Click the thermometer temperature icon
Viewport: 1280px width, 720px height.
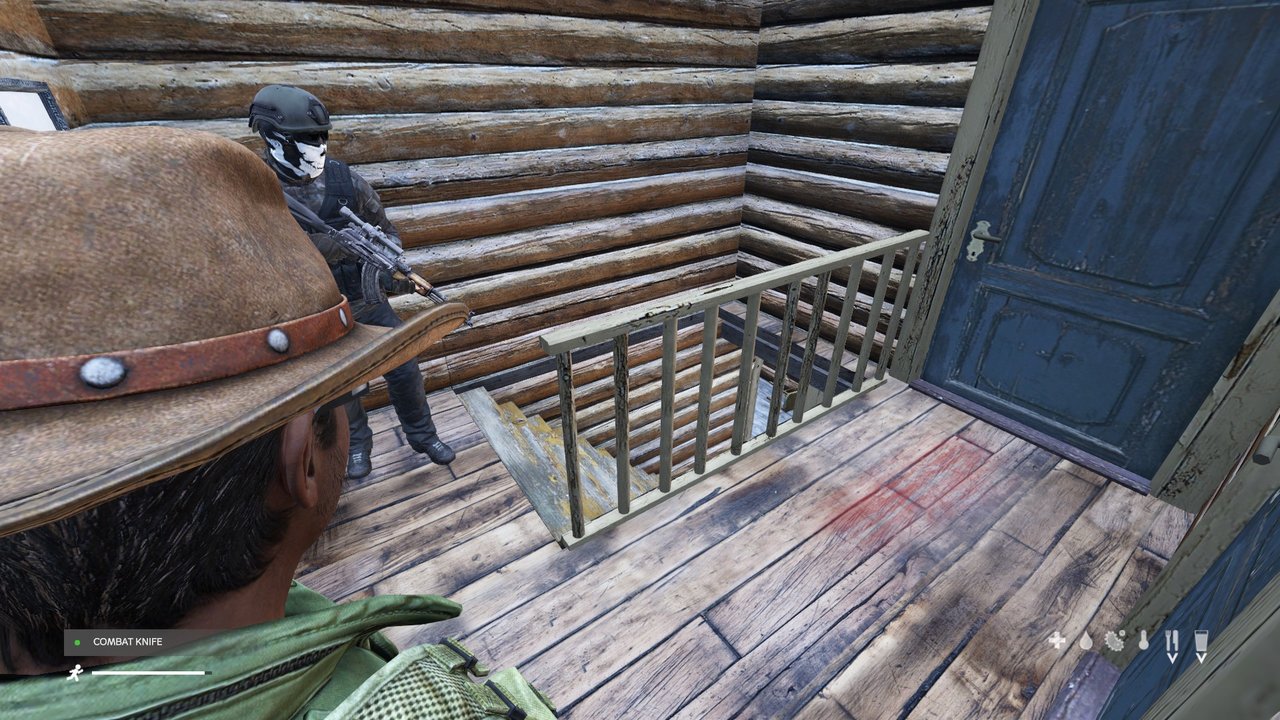1144,641
